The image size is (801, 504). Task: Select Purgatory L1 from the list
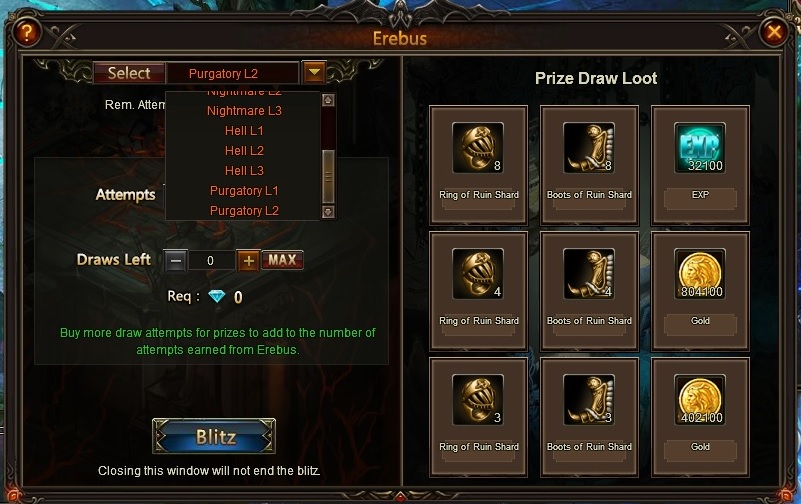point(244,191)
